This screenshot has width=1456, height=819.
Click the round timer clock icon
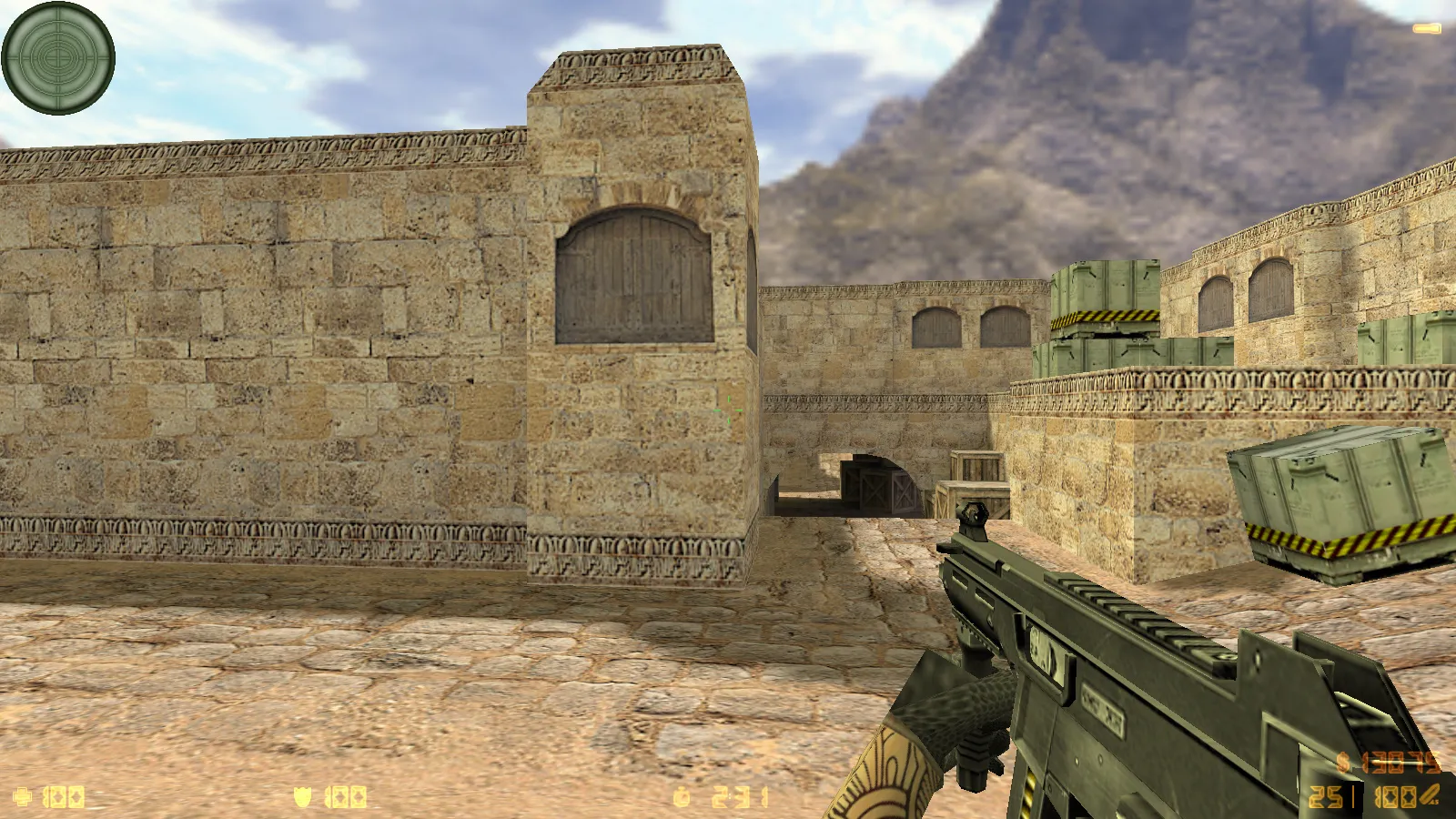(x=682, y=797)
